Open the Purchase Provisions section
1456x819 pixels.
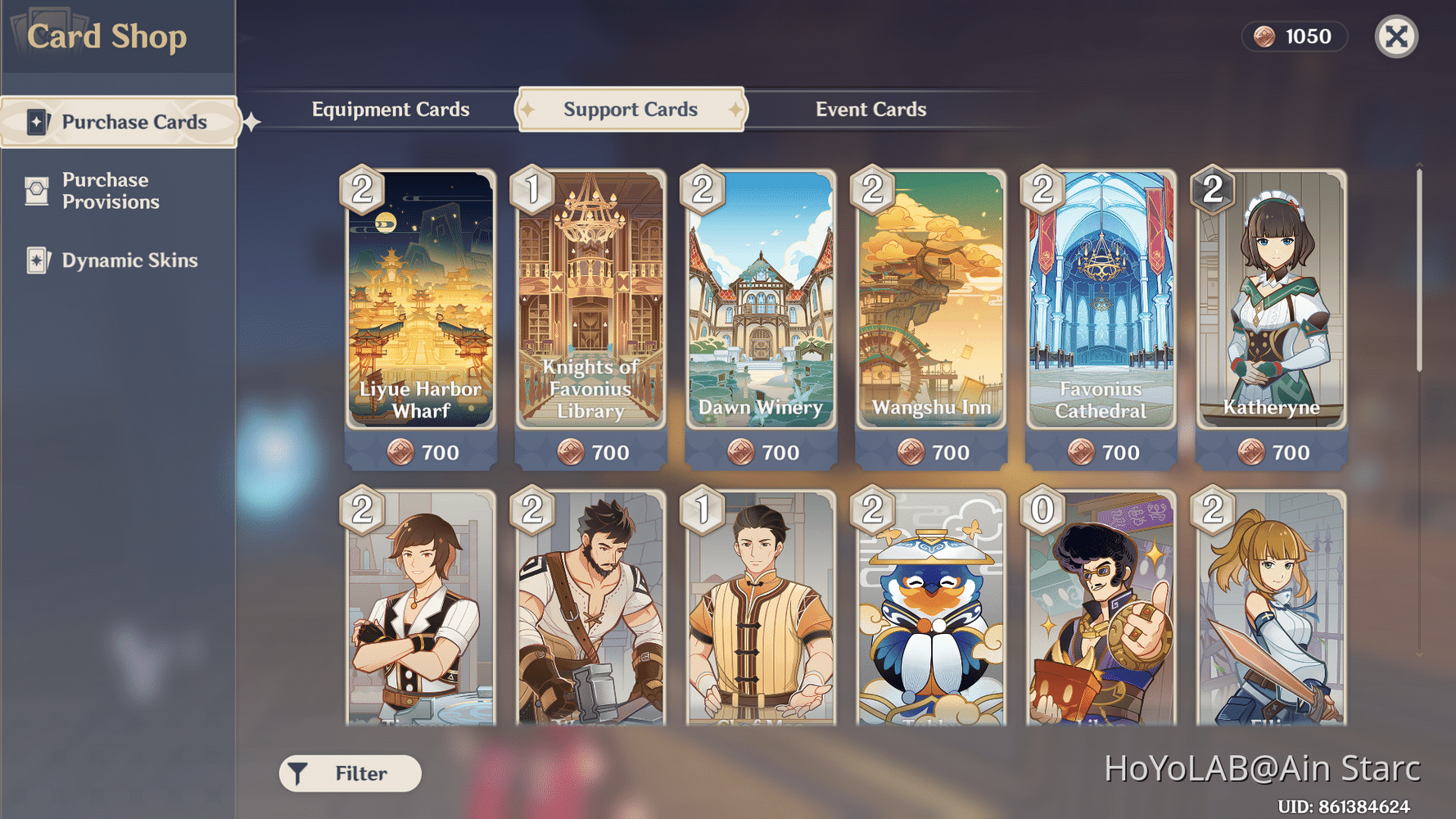(119, 190)
